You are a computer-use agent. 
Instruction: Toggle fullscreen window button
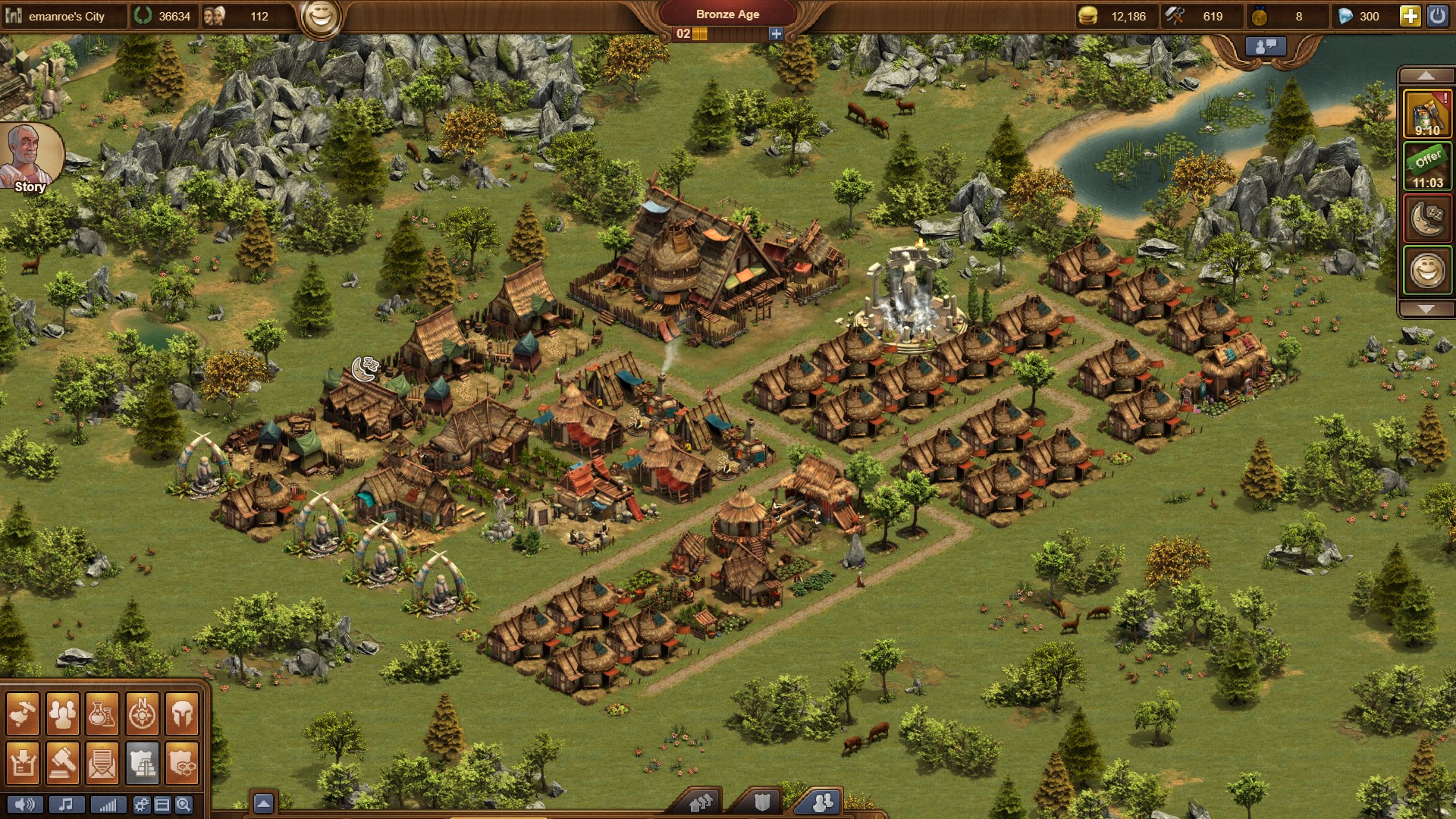click(162, 805)
